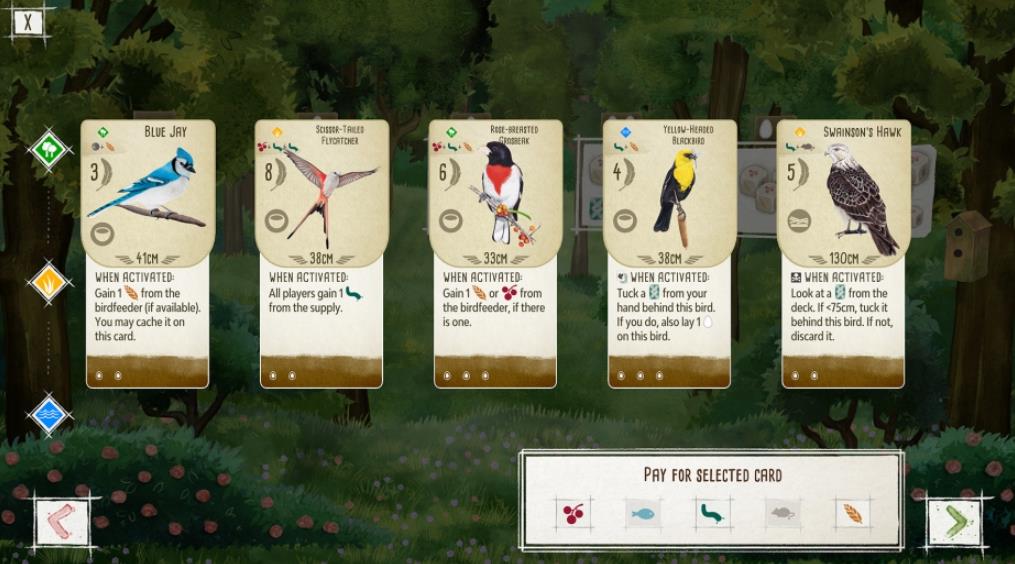The image size is (1015, 564).
Task: Pay with the wheat seed food token
Action: (852, 513)
